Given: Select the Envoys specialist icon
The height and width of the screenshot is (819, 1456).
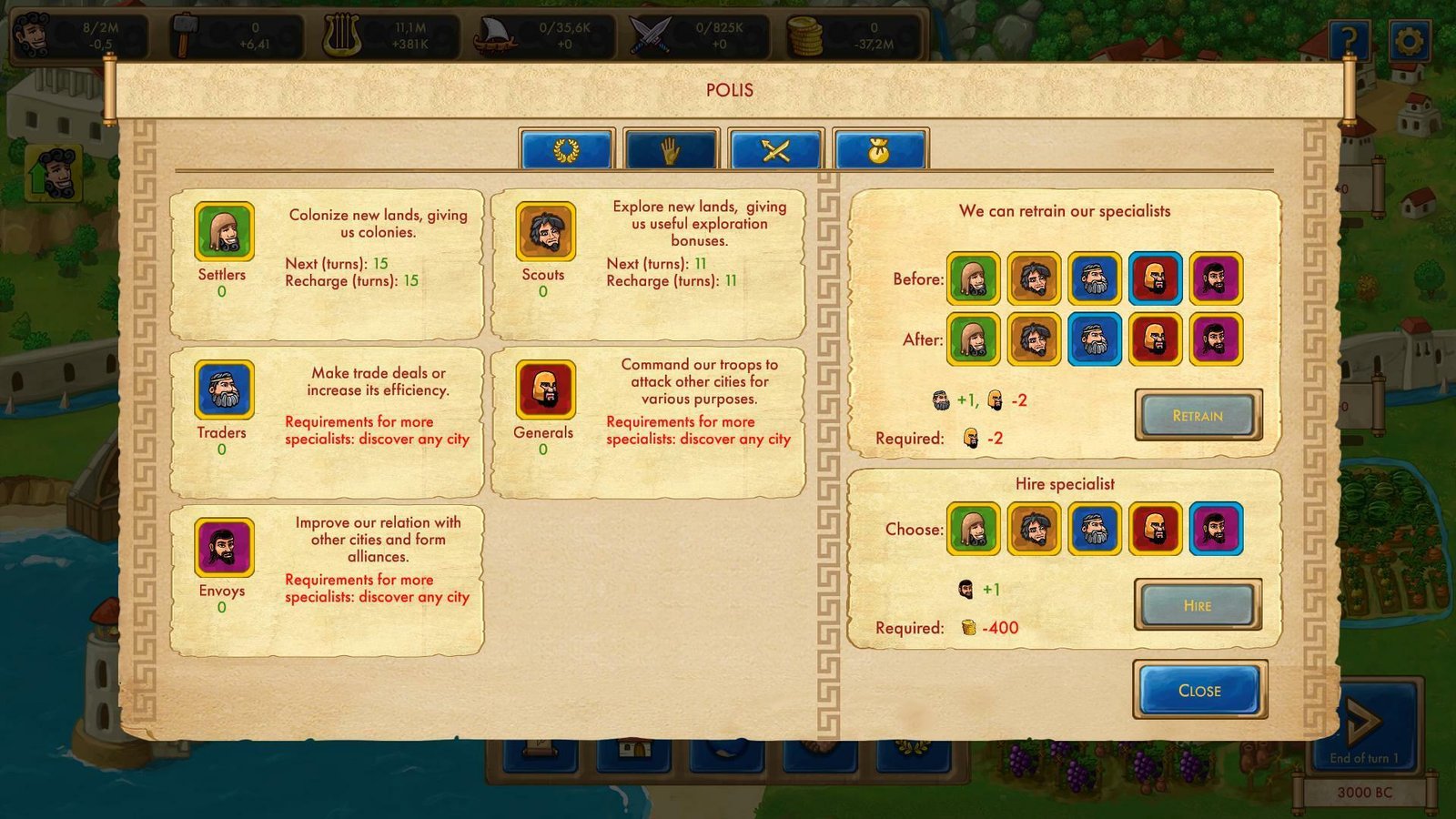Looking at the screenshot, I should pos(223,547).
